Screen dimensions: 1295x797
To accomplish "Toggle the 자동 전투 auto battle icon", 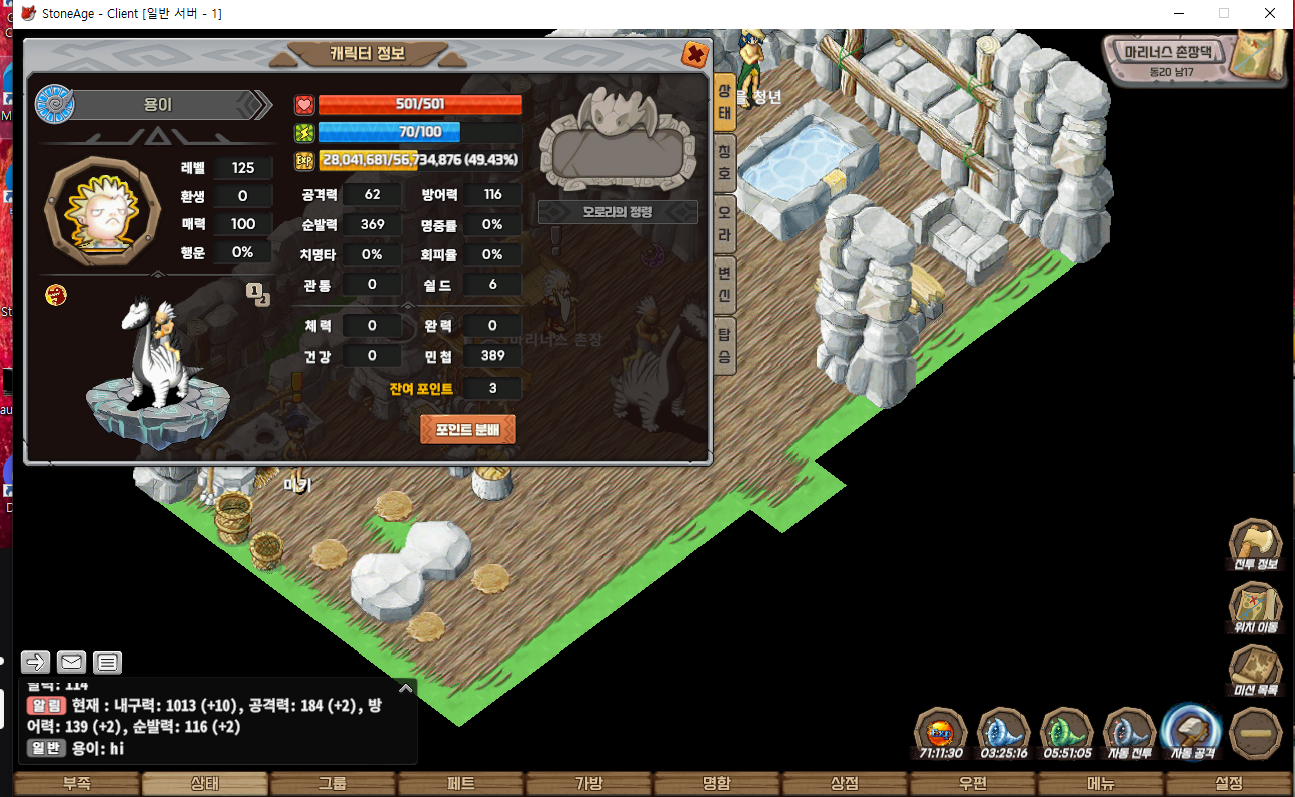I will pyautogui.click(x=1128, y=733).
